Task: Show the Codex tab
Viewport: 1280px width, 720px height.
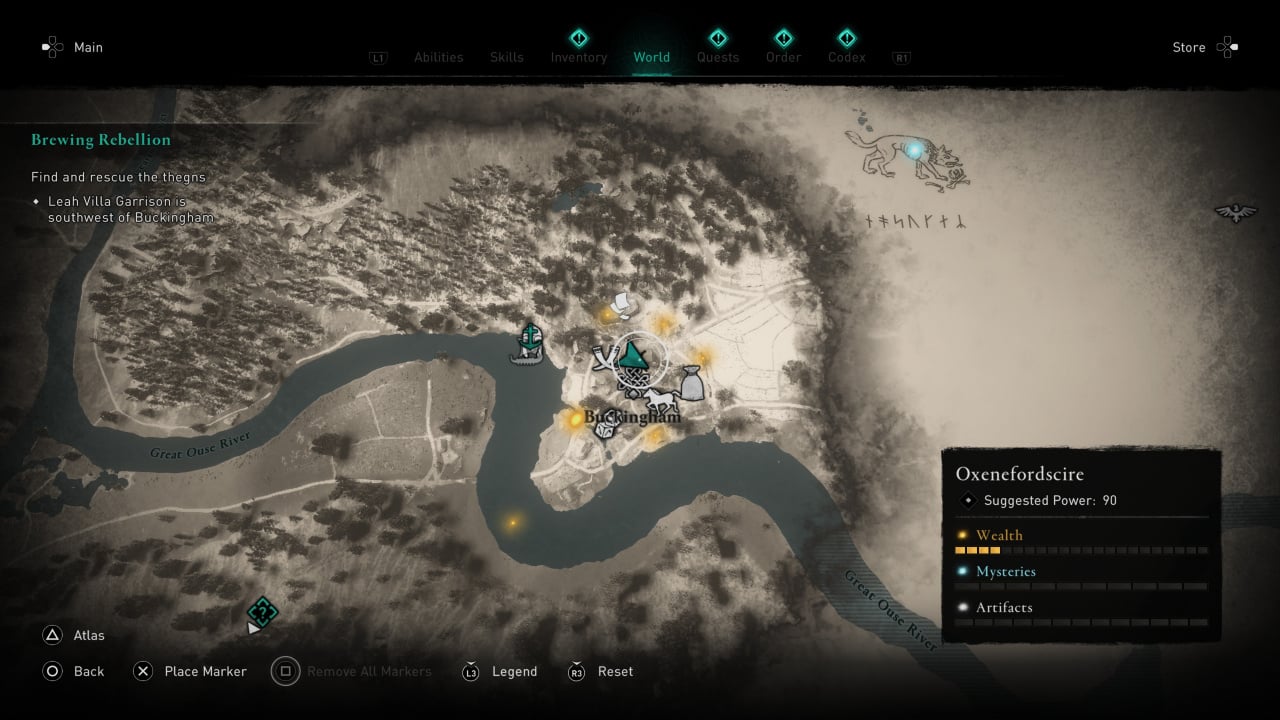Action: coord(846,57)
